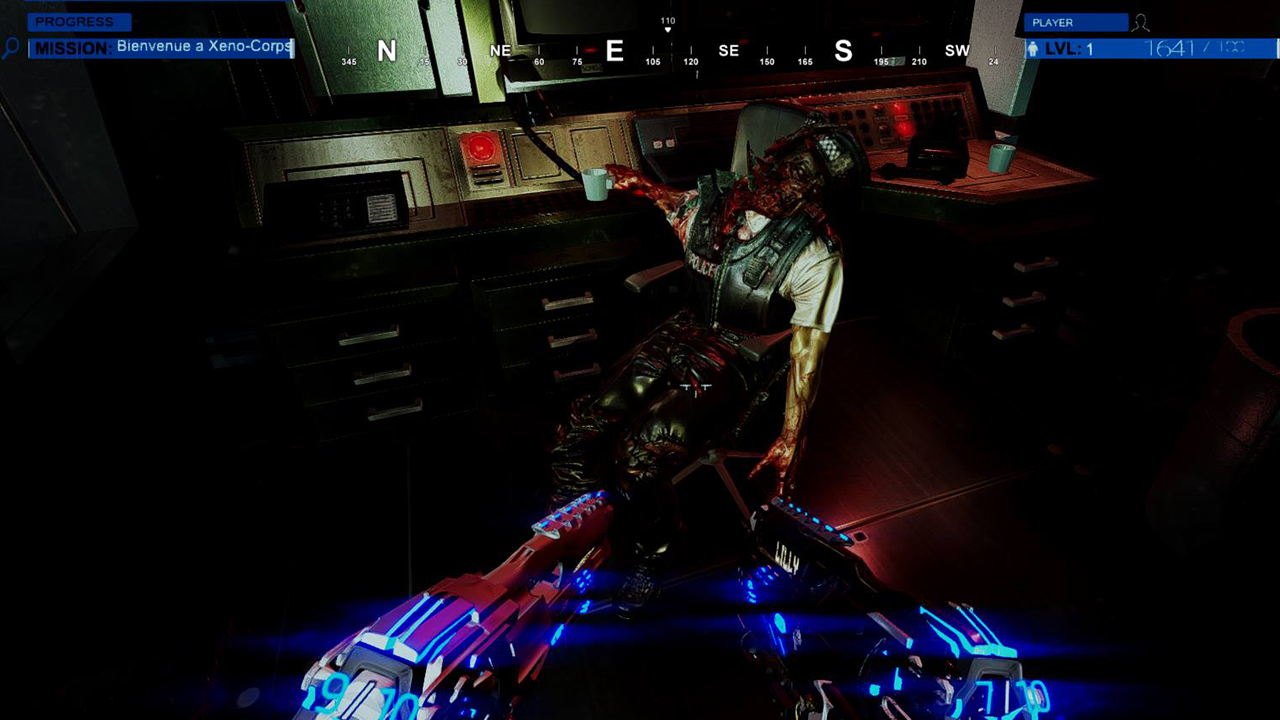Click the small person icon next to LVL
The width and height of the screenshot is (1280, 720).
pyautogui.click(x=1032, y=47)
